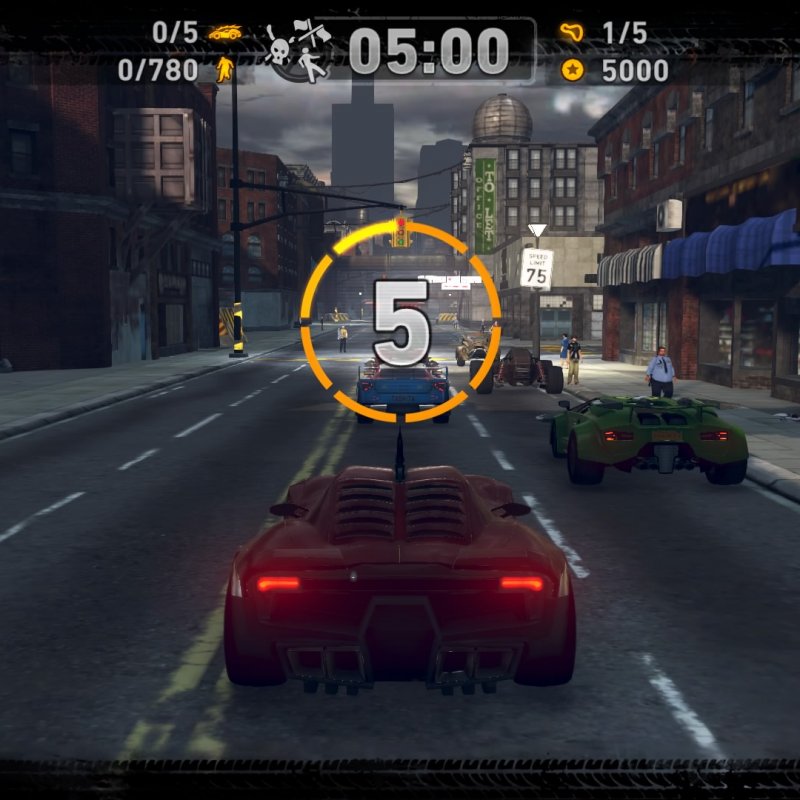Select the gold star credits icon
The width and height of the screenshot is (800, 800).
(572, 70)
